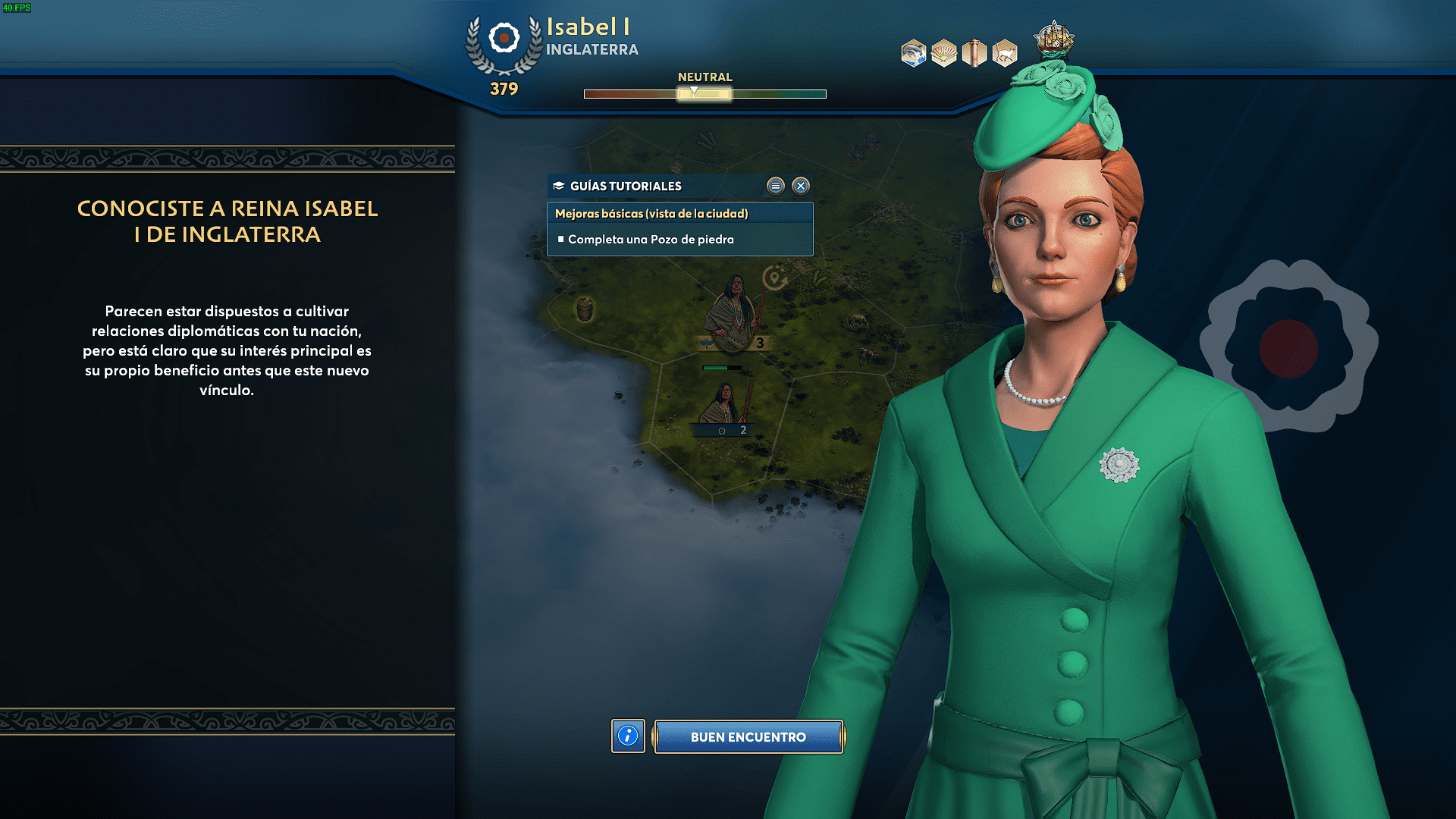Click the copper column hexagon icon

(974, 53)
